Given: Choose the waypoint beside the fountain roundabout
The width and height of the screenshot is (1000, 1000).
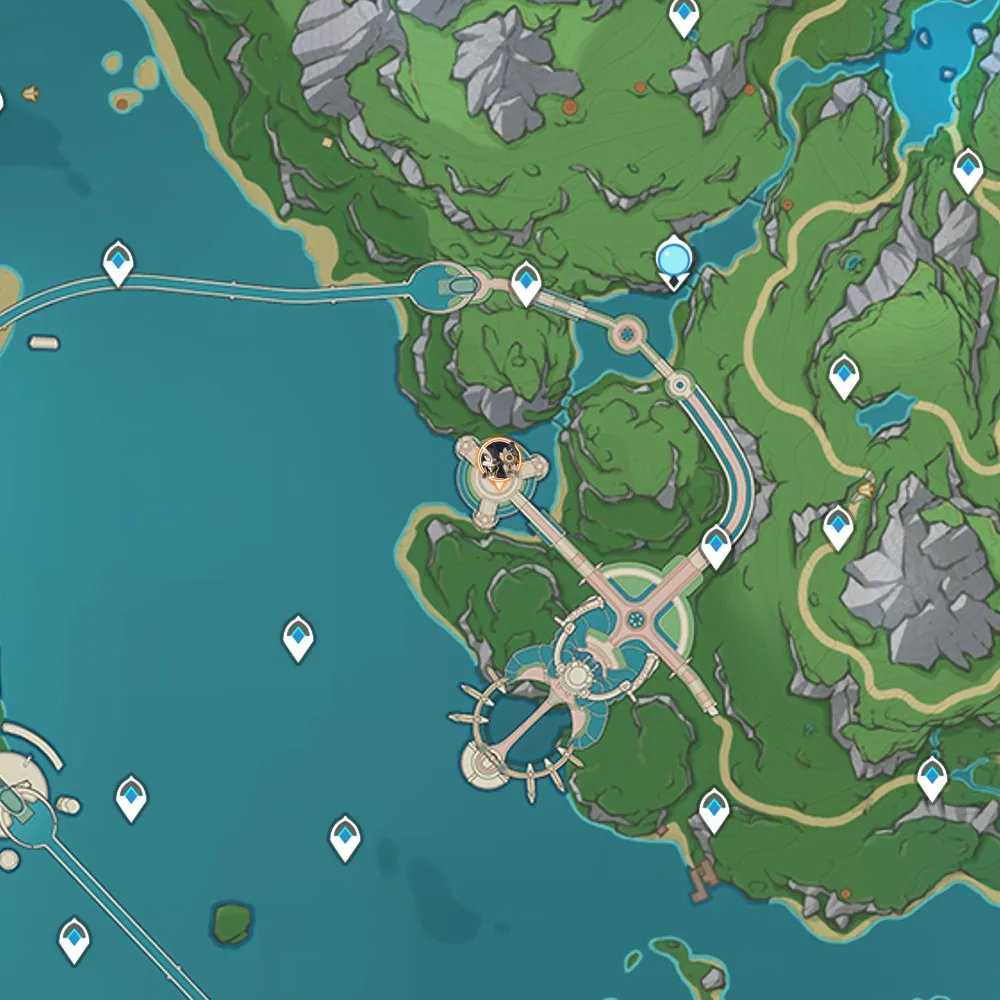Looking at the screenshot, I should point(526,284).
